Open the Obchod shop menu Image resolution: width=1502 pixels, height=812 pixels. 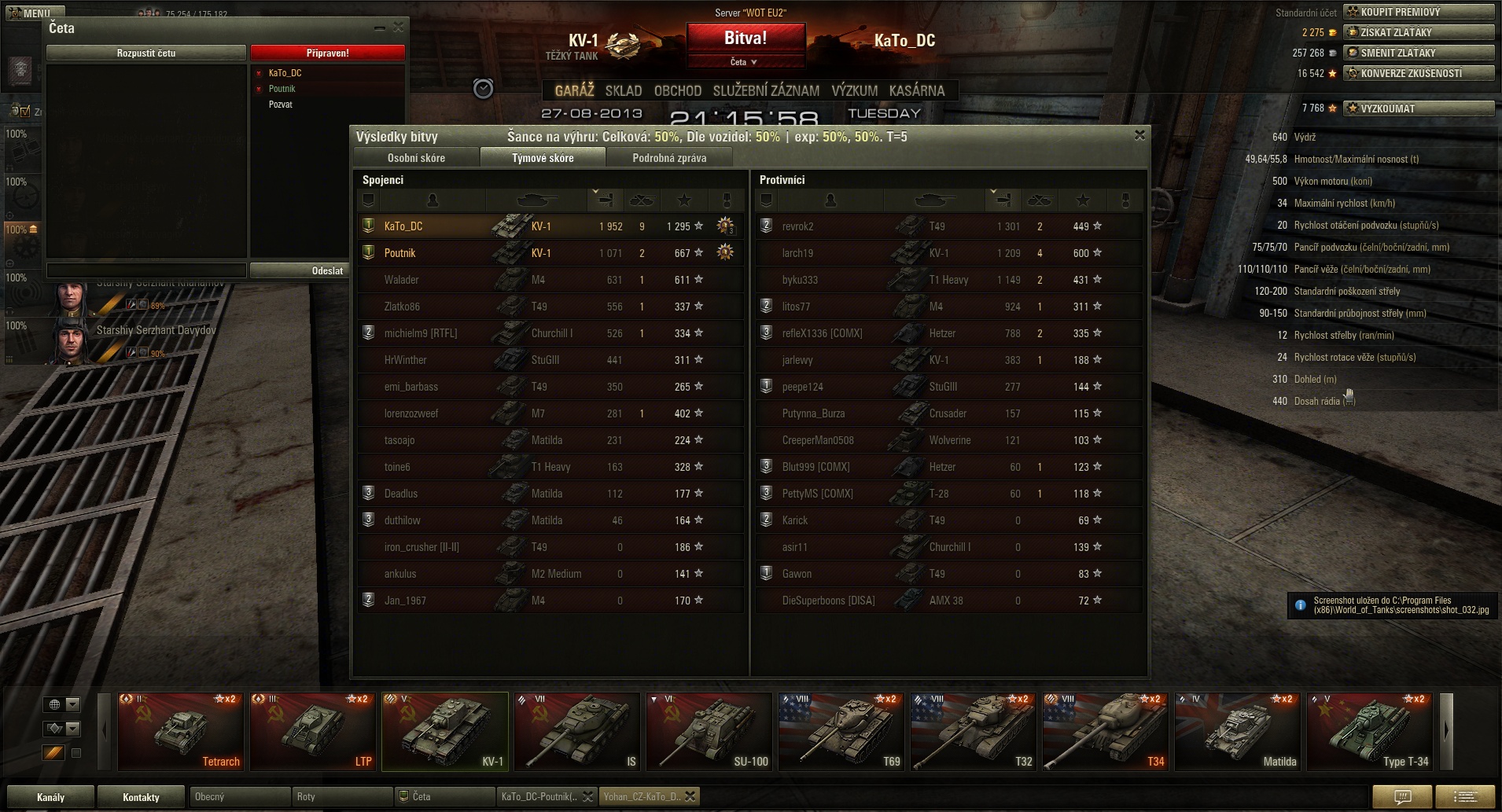(678, 90)
